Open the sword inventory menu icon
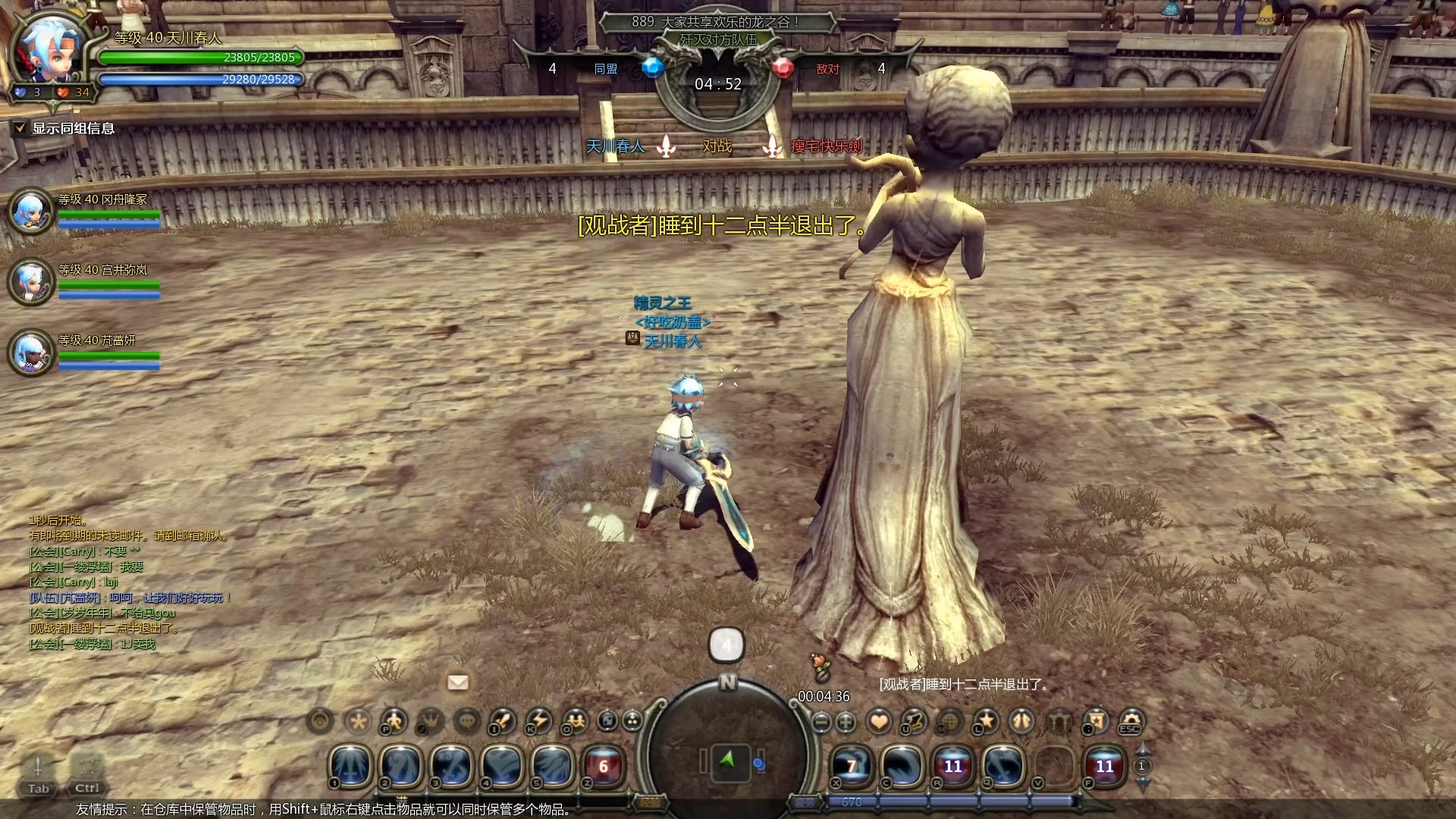This screenshot has width=1456, height=819. [x=502, y=720]
